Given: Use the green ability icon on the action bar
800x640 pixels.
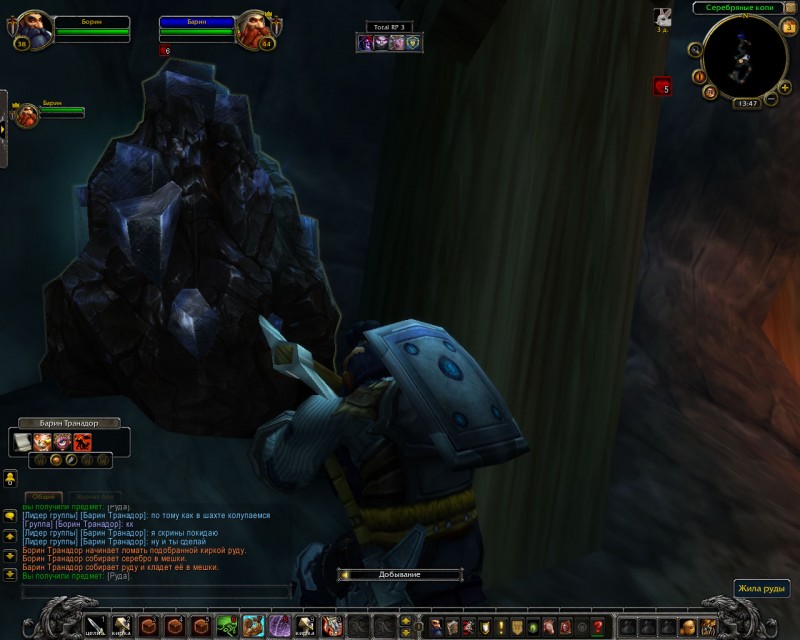Looking at the screenshot, I should point(228,626).
